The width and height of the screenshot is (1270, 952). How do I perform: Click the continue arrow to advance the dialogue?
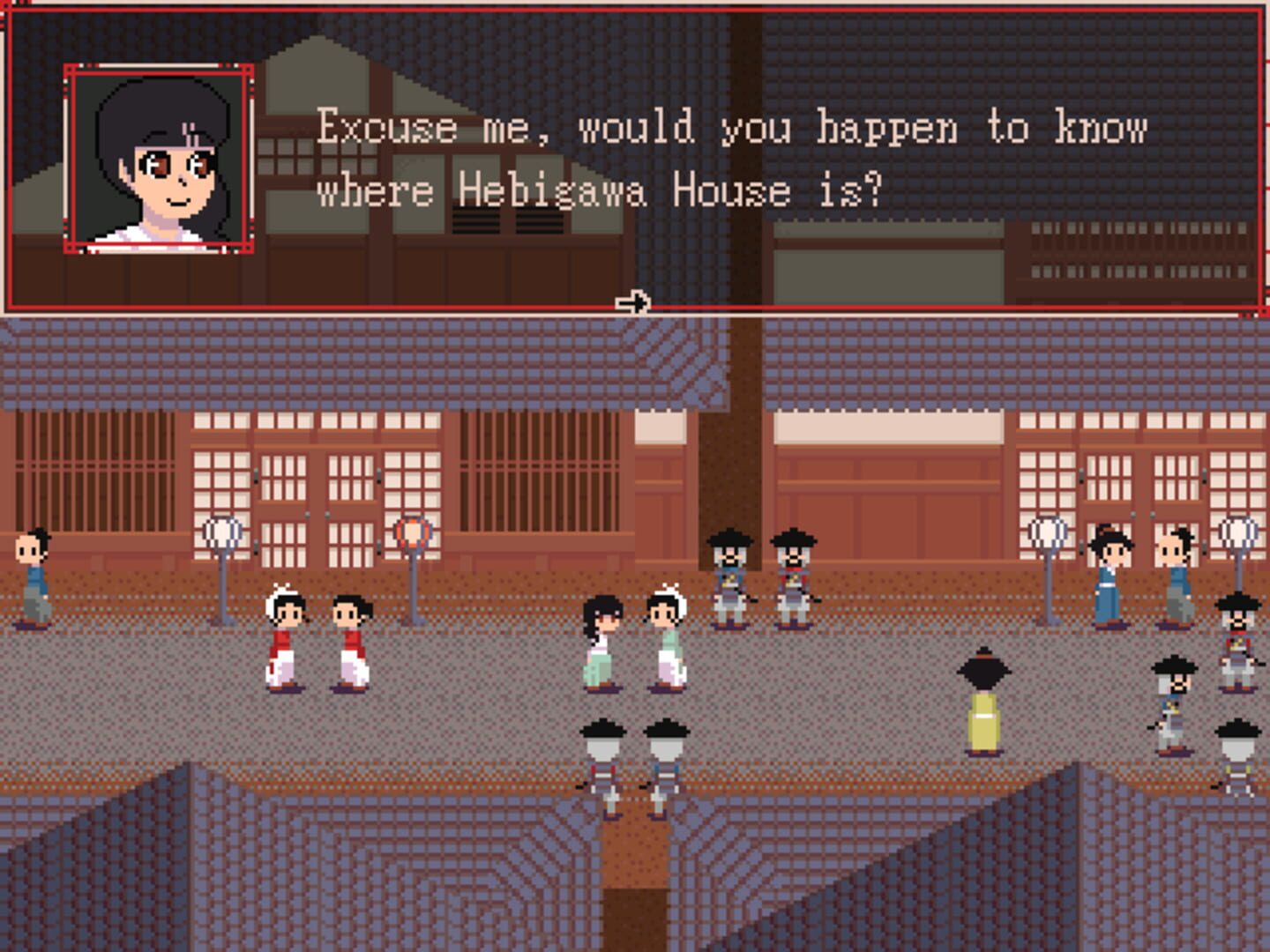(x=634, y=301)
